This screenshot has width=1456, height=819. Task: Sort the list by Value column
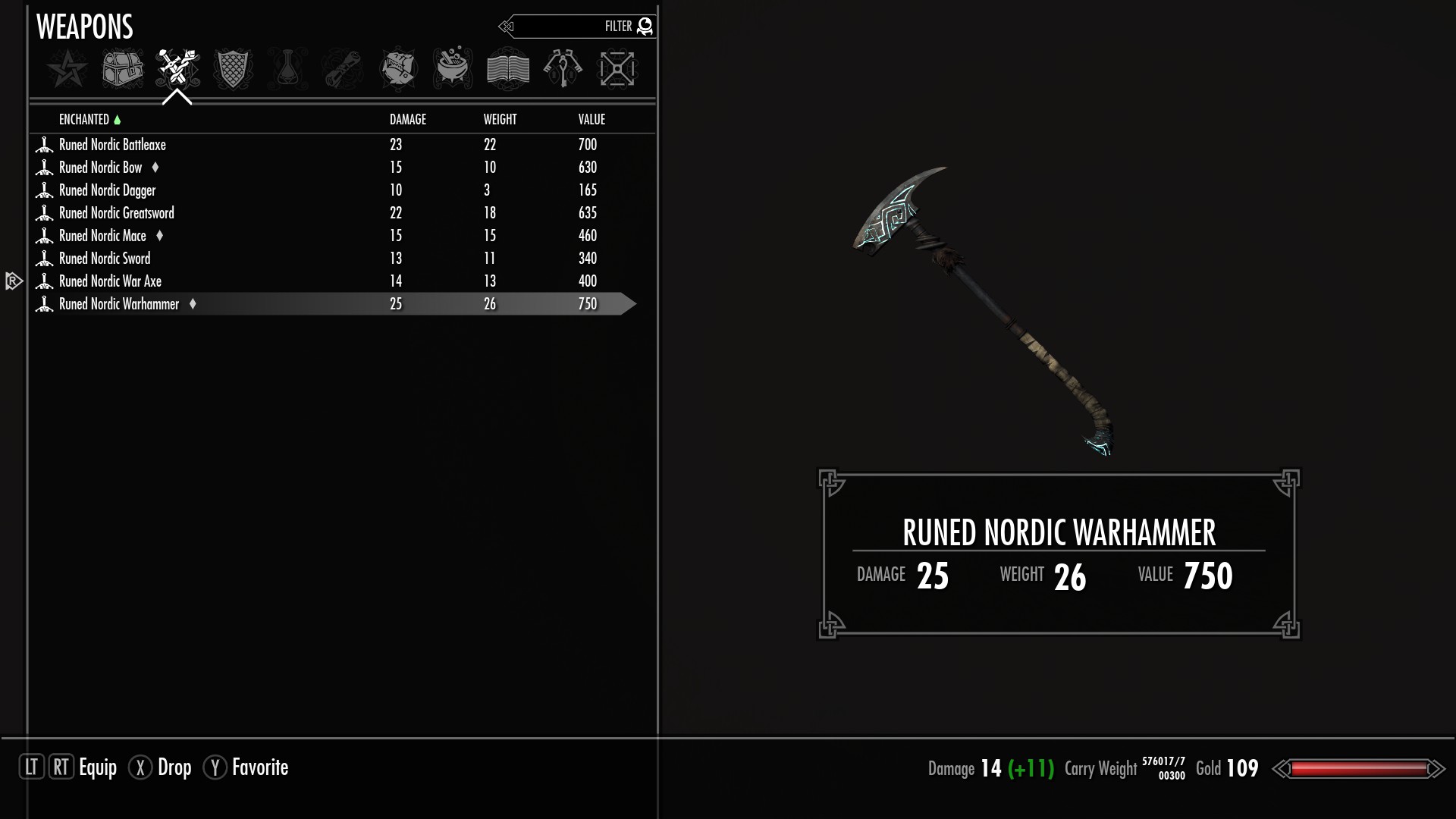[x=591, y=120]
